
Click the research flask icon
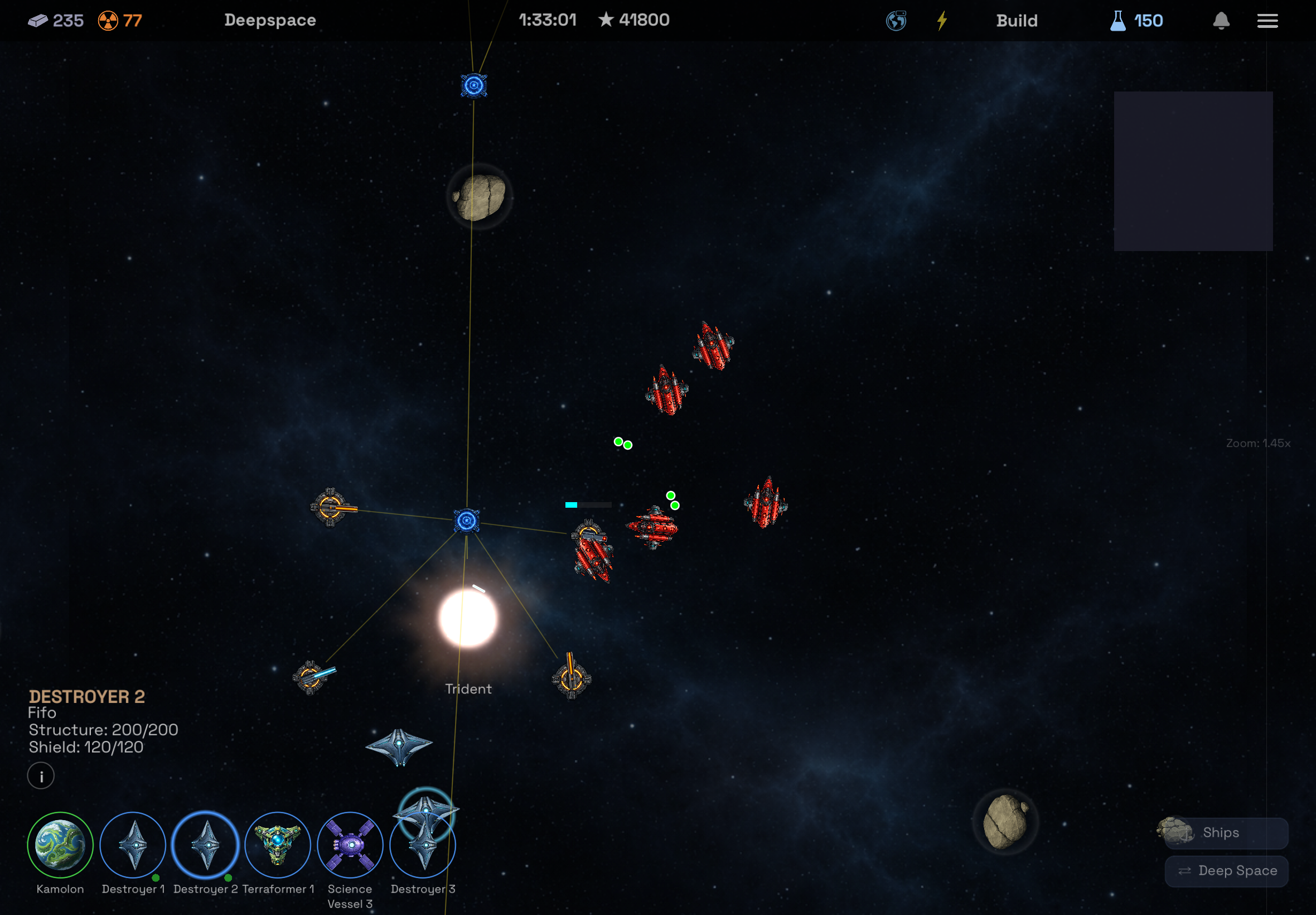click(x=1117, y=21)
